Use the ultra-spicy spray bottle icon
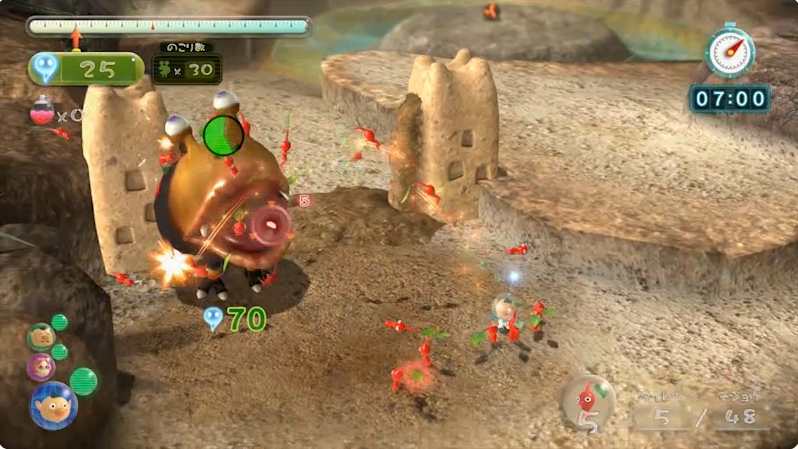 click(42, 111)
